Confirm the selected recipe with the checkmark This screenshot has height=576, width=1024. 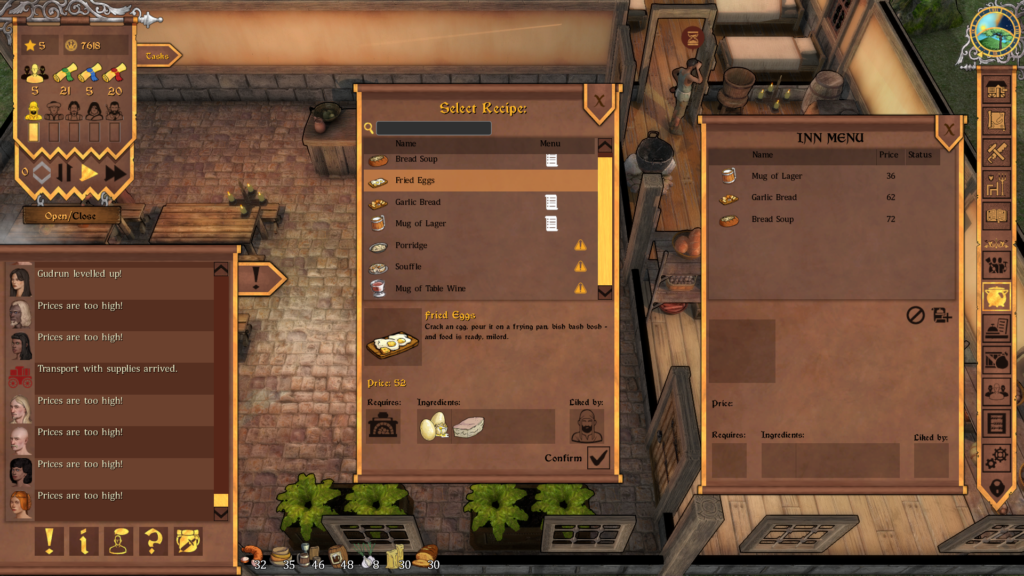598,458
